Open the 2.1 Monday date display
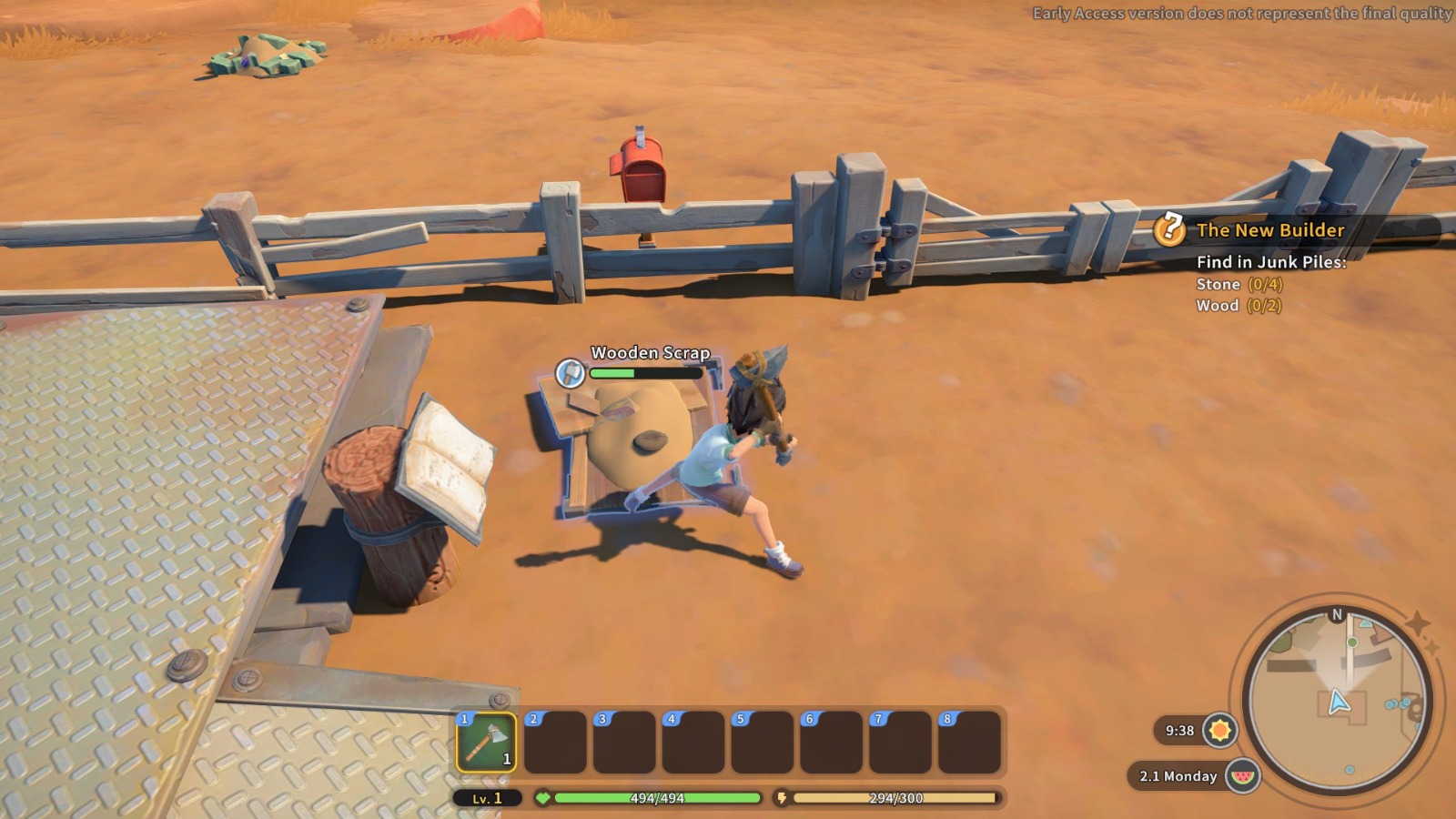This screenshot has height=819, width=1456. click(1177, 776)
